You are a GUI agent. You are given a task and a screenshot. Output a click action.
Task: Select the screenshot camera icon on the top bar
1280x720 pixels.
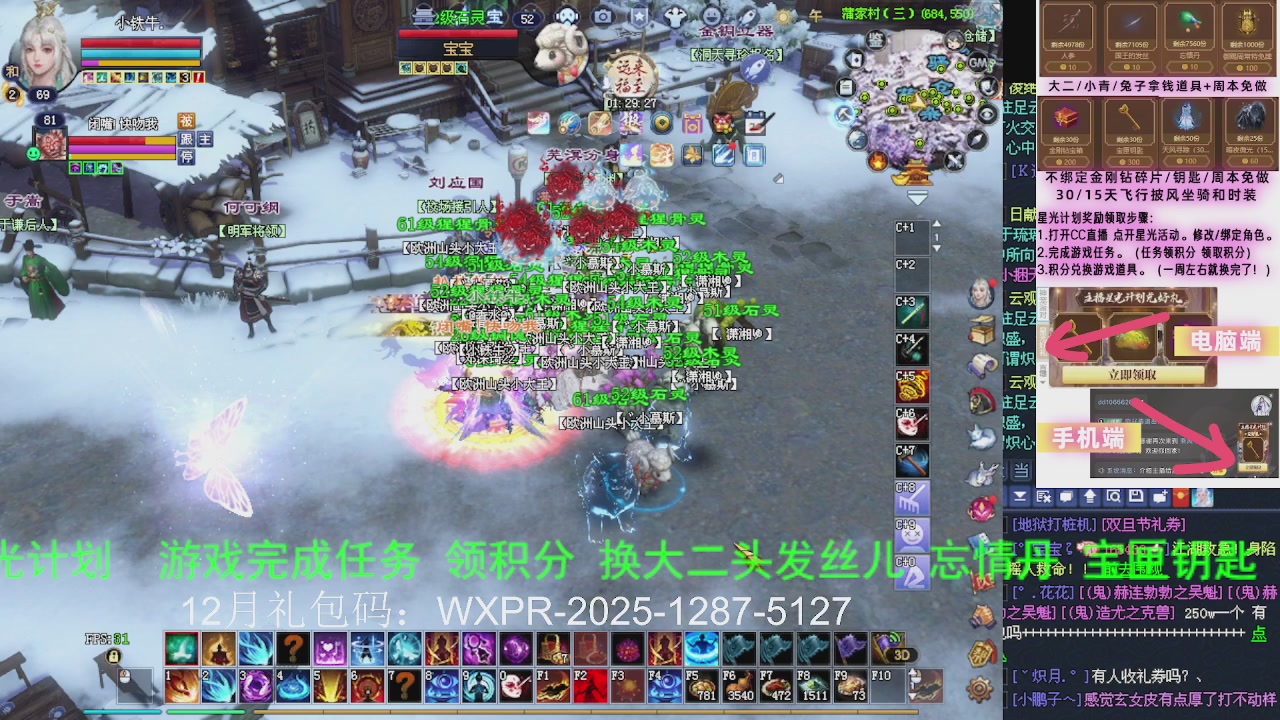pyautogui.click(x=602, y=16)
